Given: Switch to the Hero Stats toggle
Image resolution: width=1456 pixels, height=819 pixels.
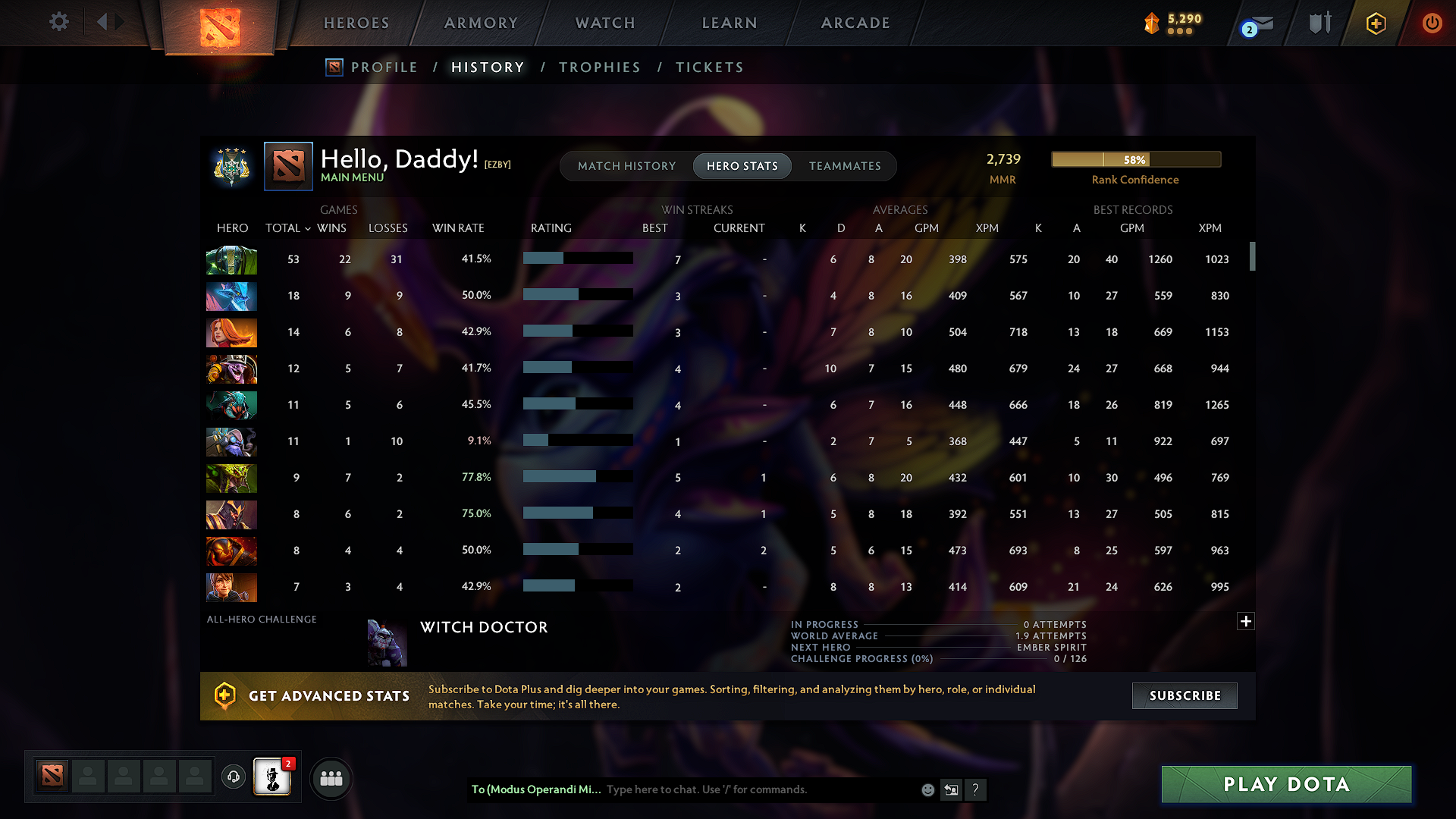Looking at the screenshot, I should pyautogui.click(x=742, y=166).
